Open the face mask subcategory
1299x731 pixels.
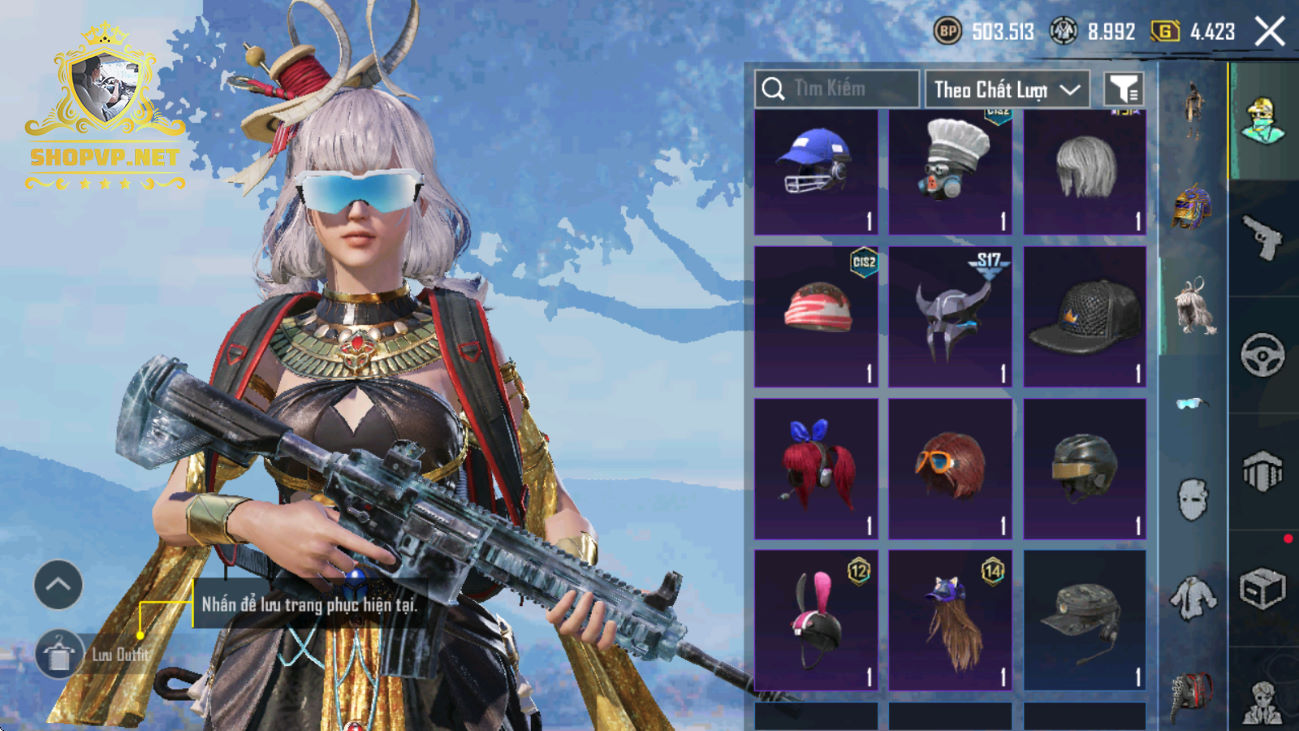tap(1192, 498)
